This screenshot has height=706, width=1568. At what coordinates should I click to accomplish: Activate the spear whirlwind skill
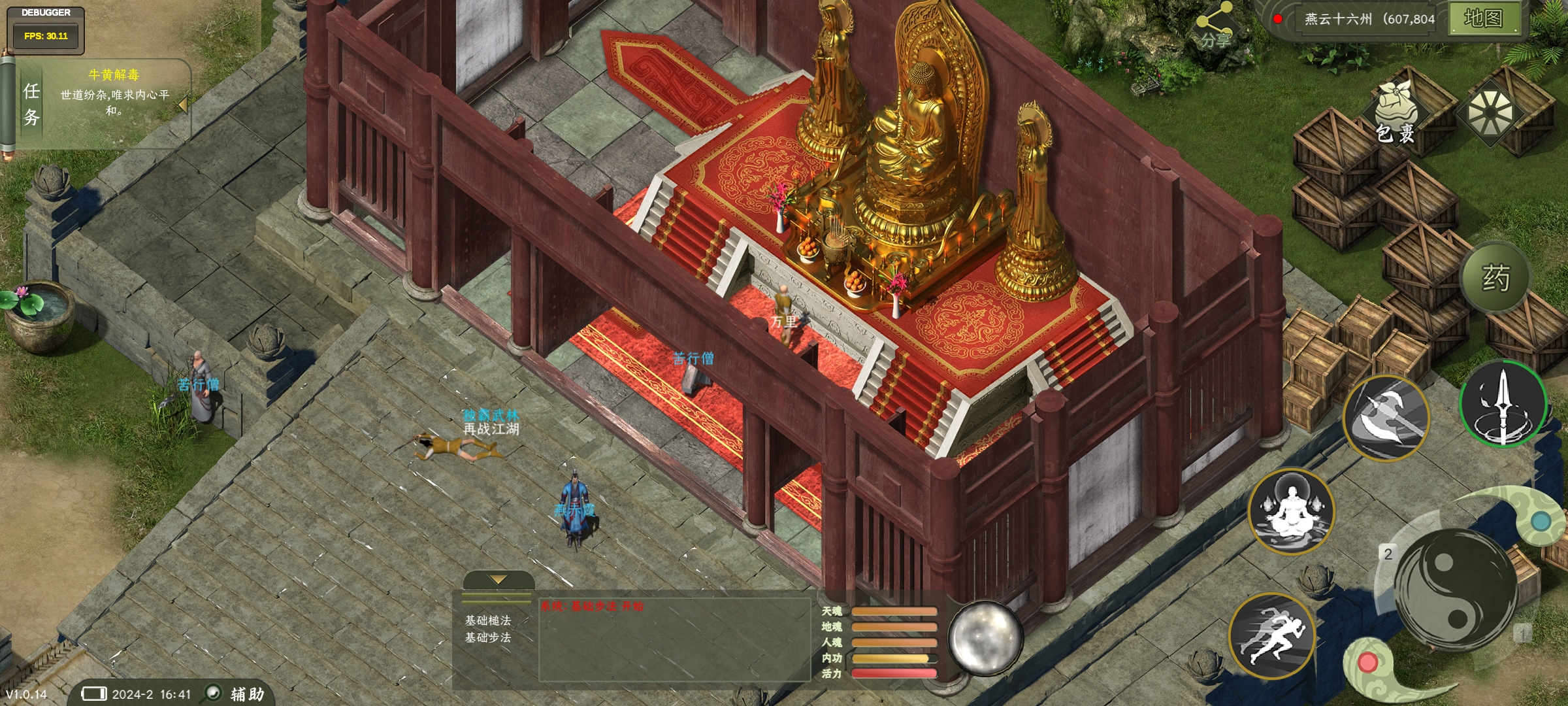click(1502, 404)
